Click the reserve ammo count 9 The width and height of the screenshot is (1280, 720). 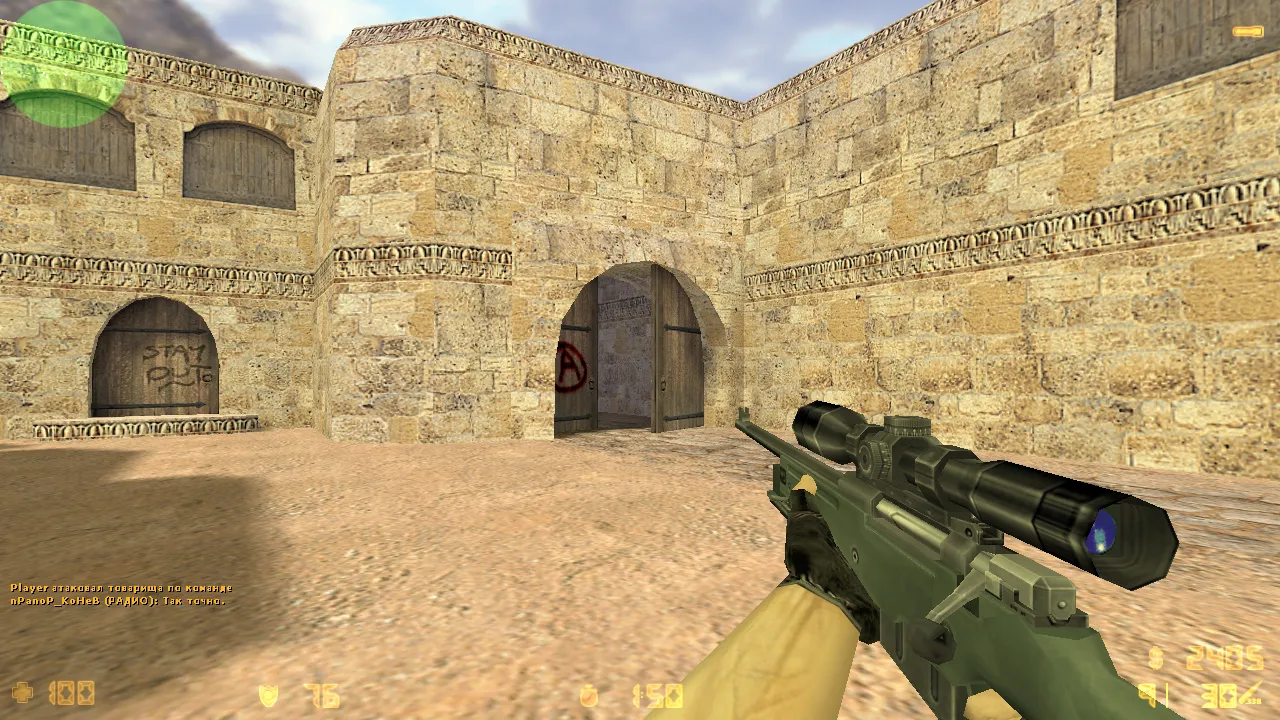click(1146, 694)
